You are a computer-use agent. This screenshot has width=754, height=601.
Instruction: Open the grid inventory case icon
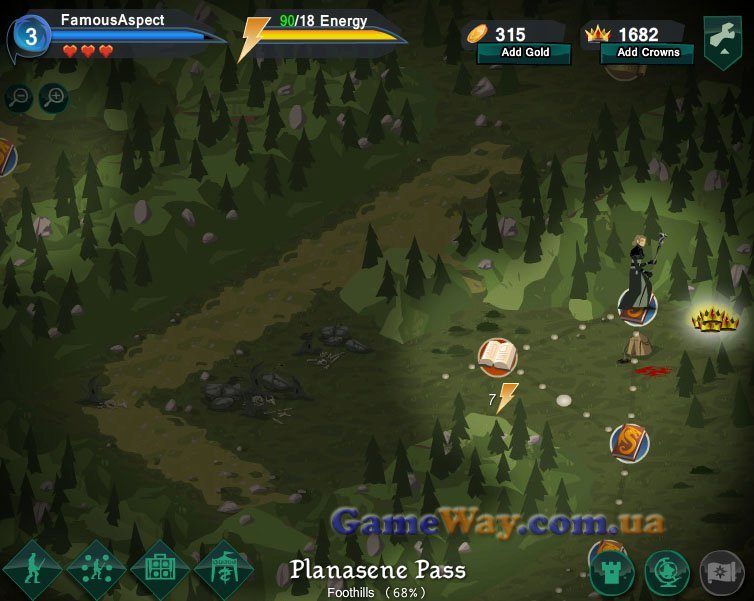[x=160, y=570]
